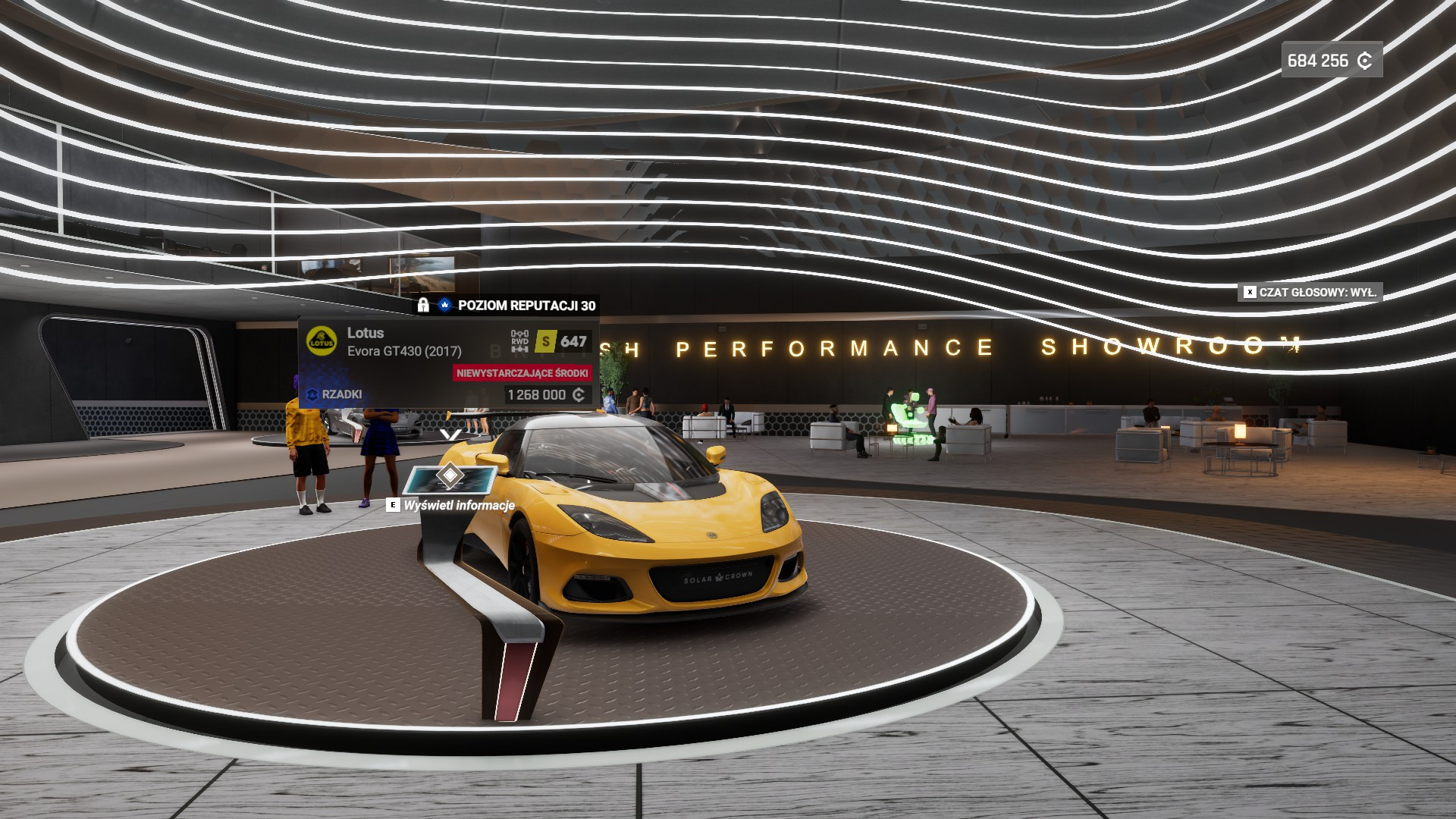Select the Lotus Evora GT430 info card

(449, 363)
